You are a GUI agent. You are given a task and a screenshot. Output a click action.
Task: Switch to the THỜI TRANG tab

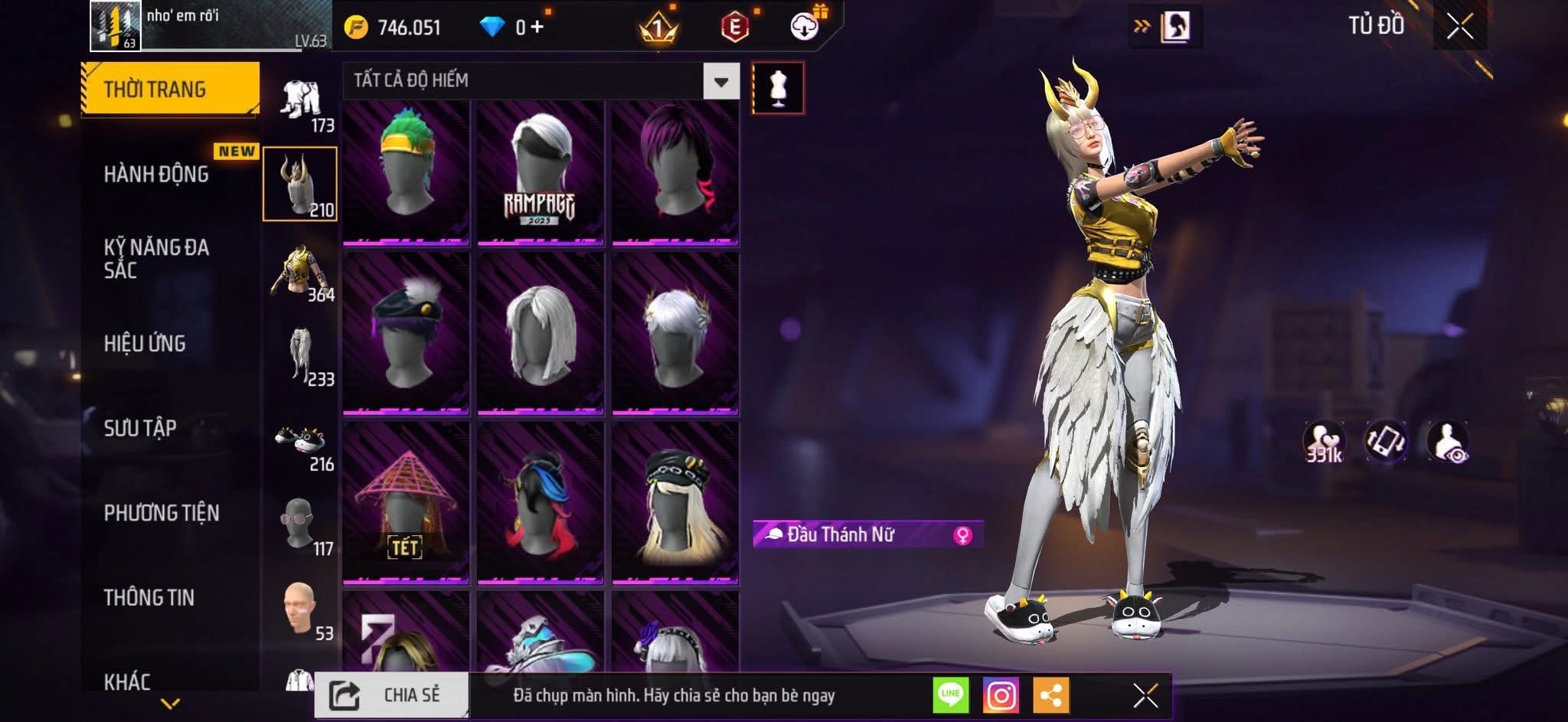click(x=170, y=90)
